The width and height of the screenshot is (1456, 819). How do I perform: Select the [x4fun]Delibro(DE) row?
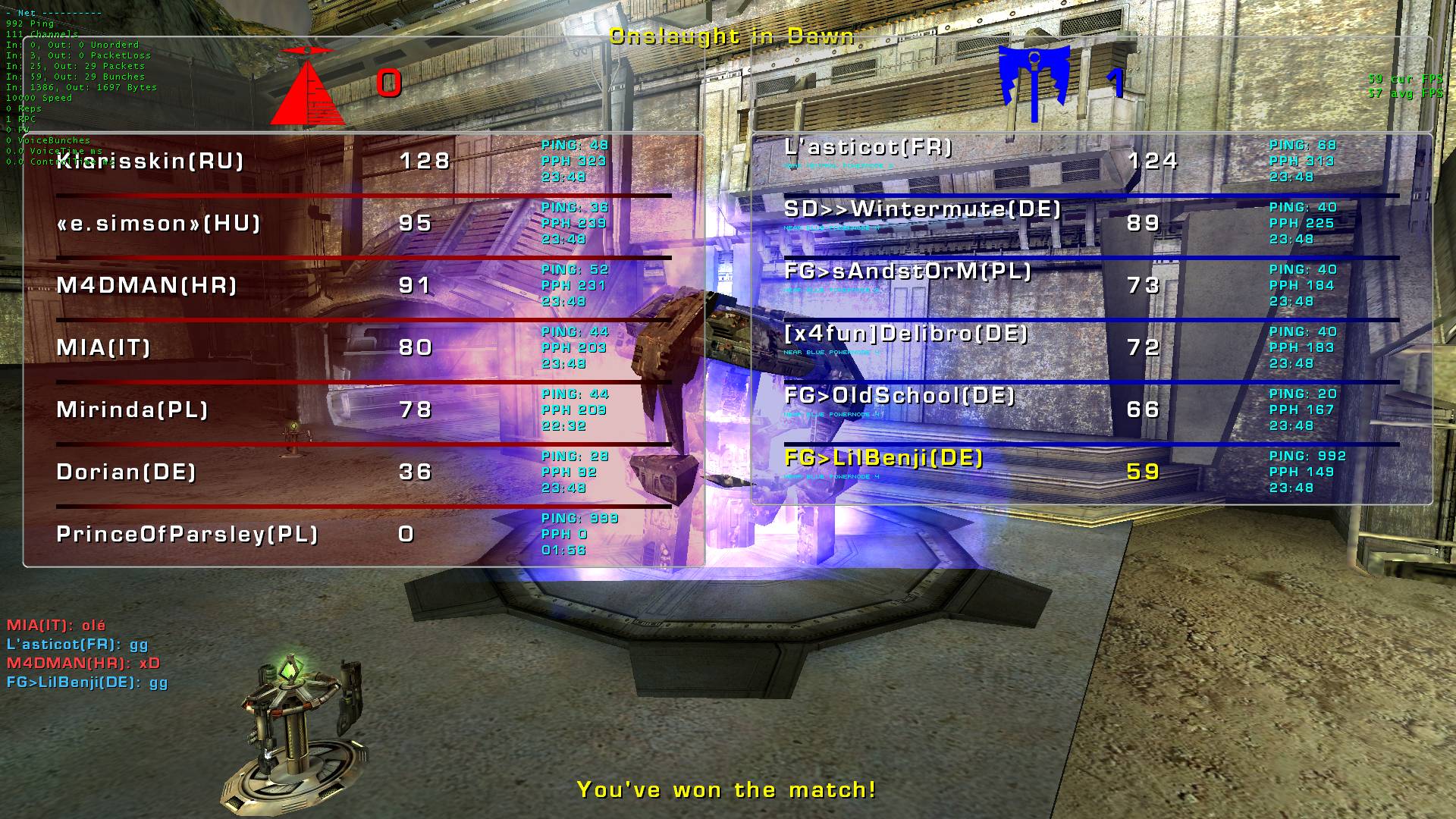pos(906,334)
